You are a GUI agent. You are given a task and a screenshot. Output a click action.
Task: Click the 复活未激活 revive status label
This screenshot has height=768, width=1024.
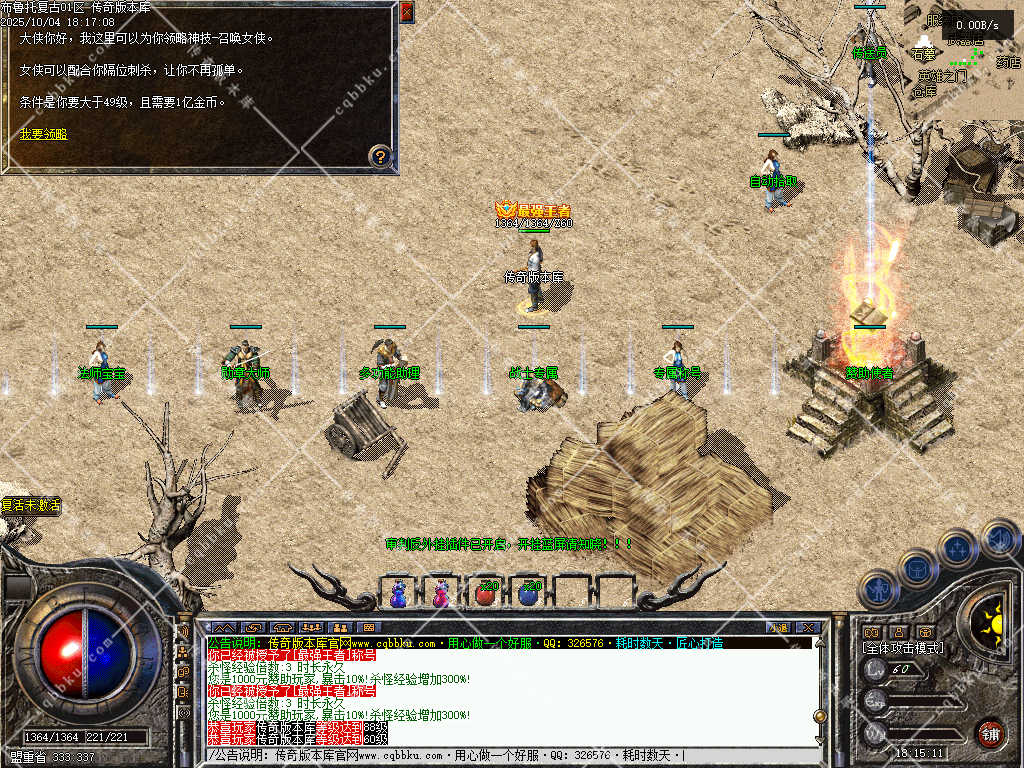(32, 505)
